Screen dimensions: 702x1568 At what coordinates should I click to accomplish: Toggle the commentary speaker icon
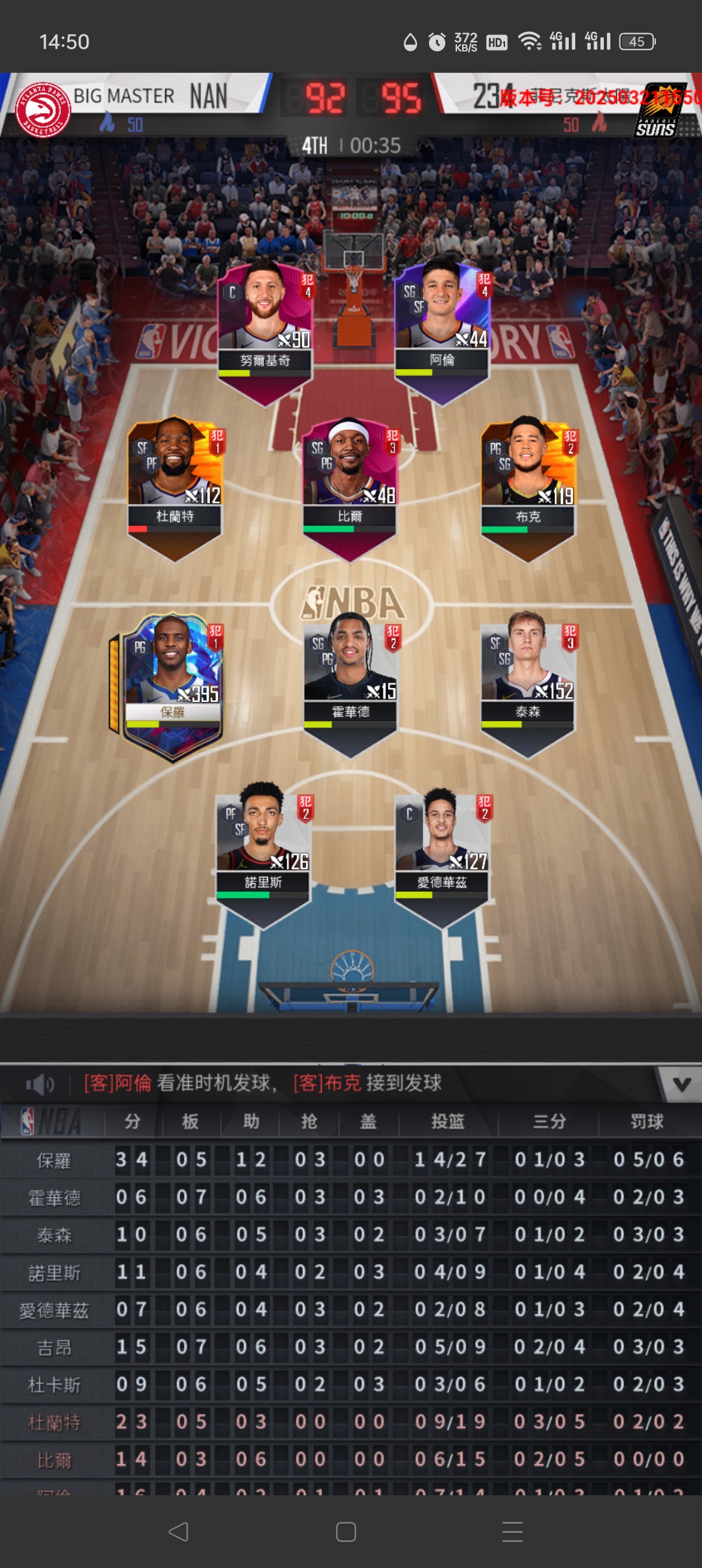pos(40,1084)
